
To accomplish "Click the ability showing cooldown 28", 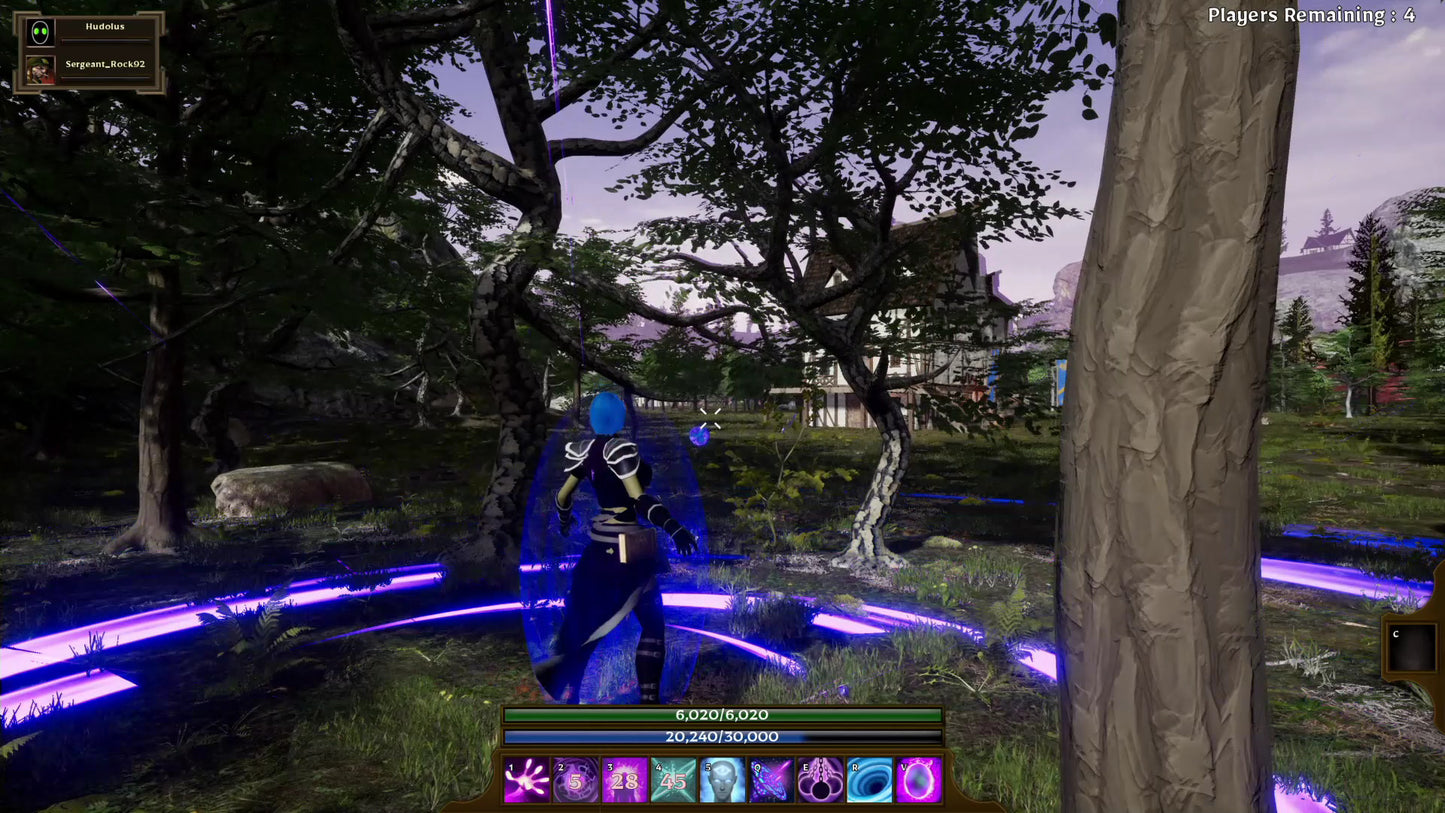I will pos(624,780).
